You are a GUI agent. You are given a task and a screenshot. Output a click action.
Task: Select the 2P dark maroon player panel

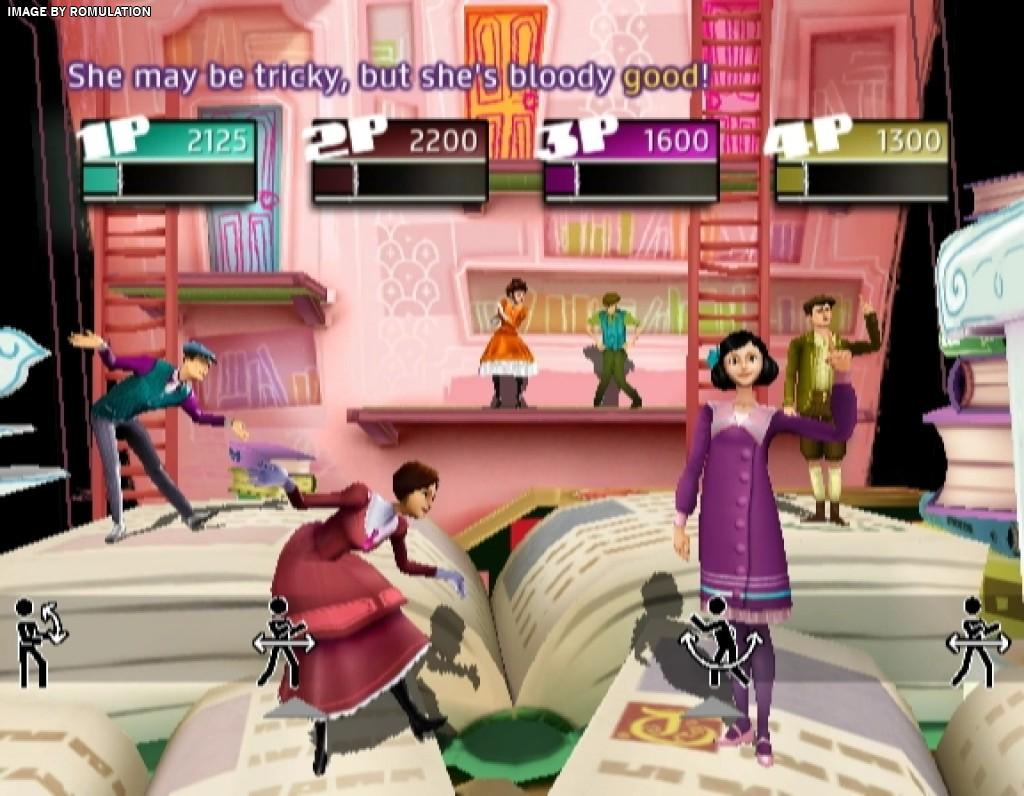(399, 162)
